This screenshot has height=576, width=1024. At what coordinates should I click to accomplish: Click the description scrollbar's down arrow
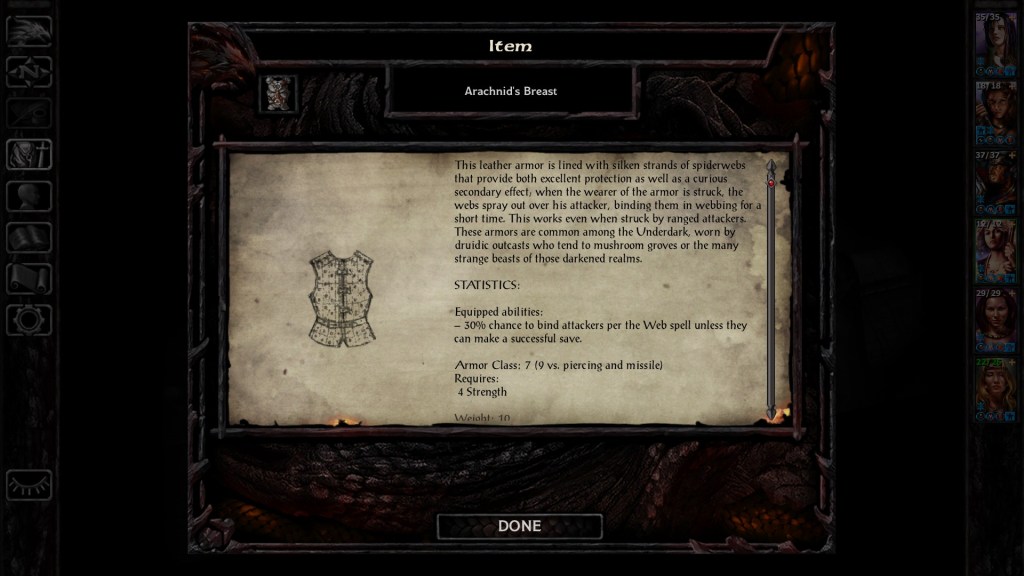(771, 412)
